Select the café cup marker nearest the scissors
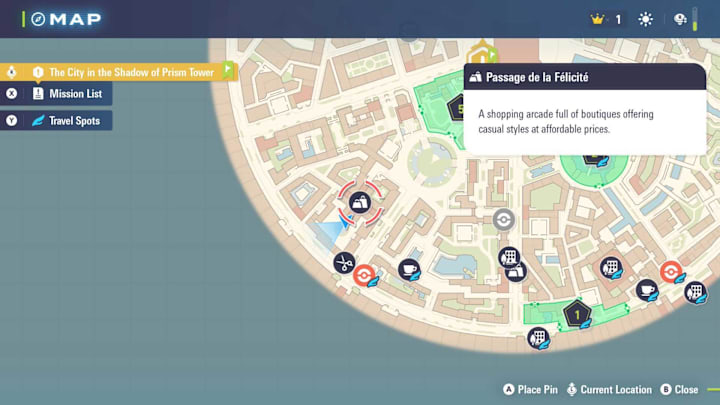This screenshot has height=405, width=720. coord(408,269)
